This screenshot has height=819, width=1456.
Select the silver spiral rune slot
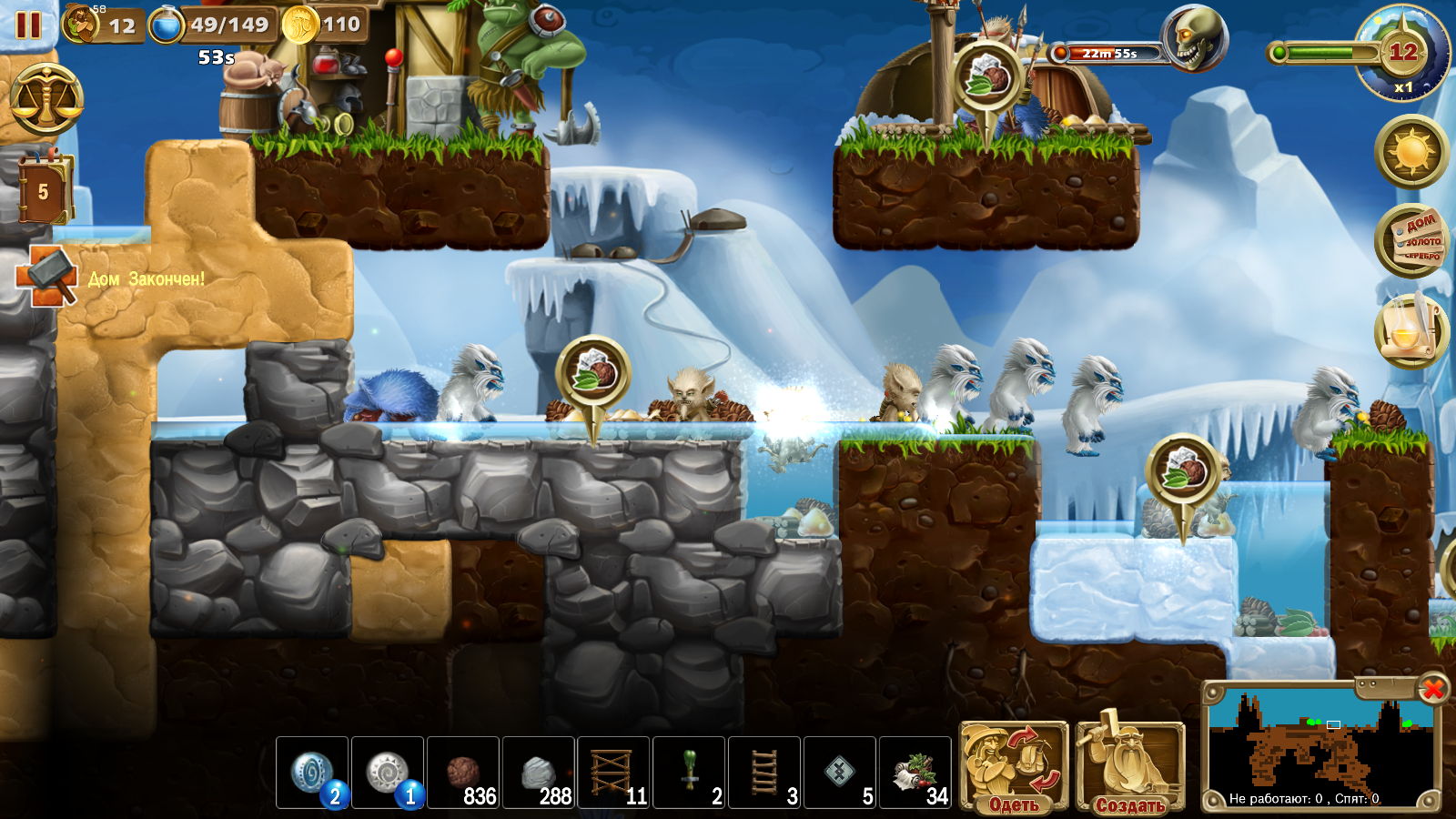click(x=388, y=773)
